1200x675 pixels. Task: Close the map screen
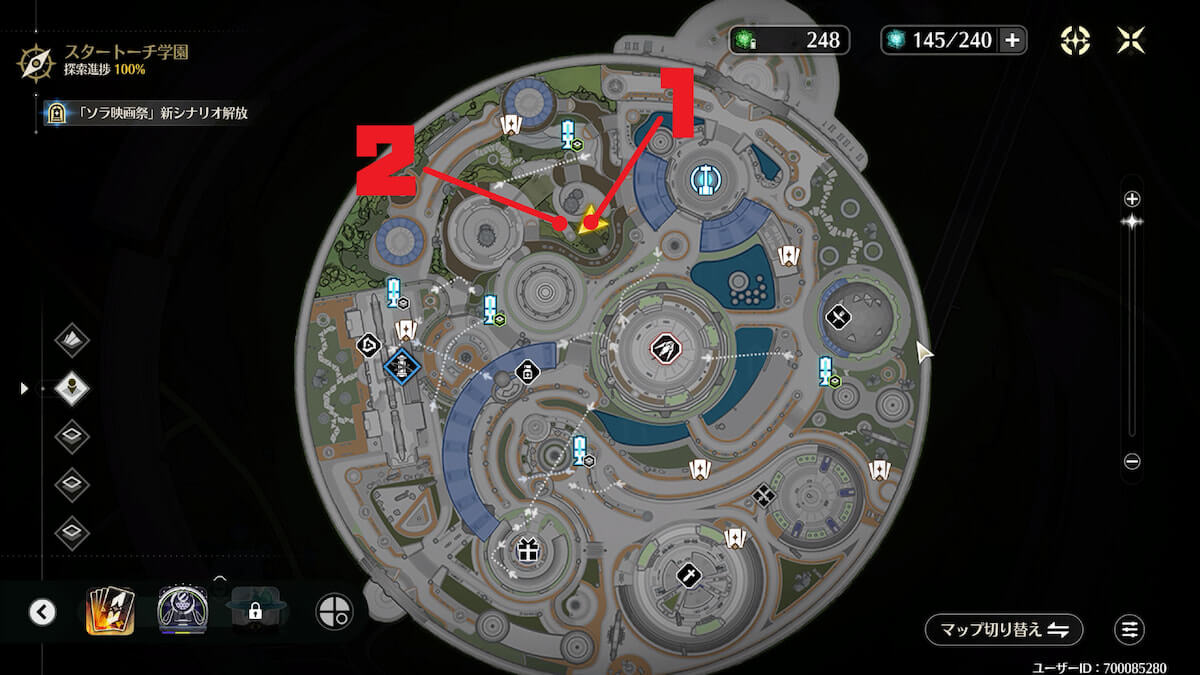pyautogui.click(x=1131, y=40)
